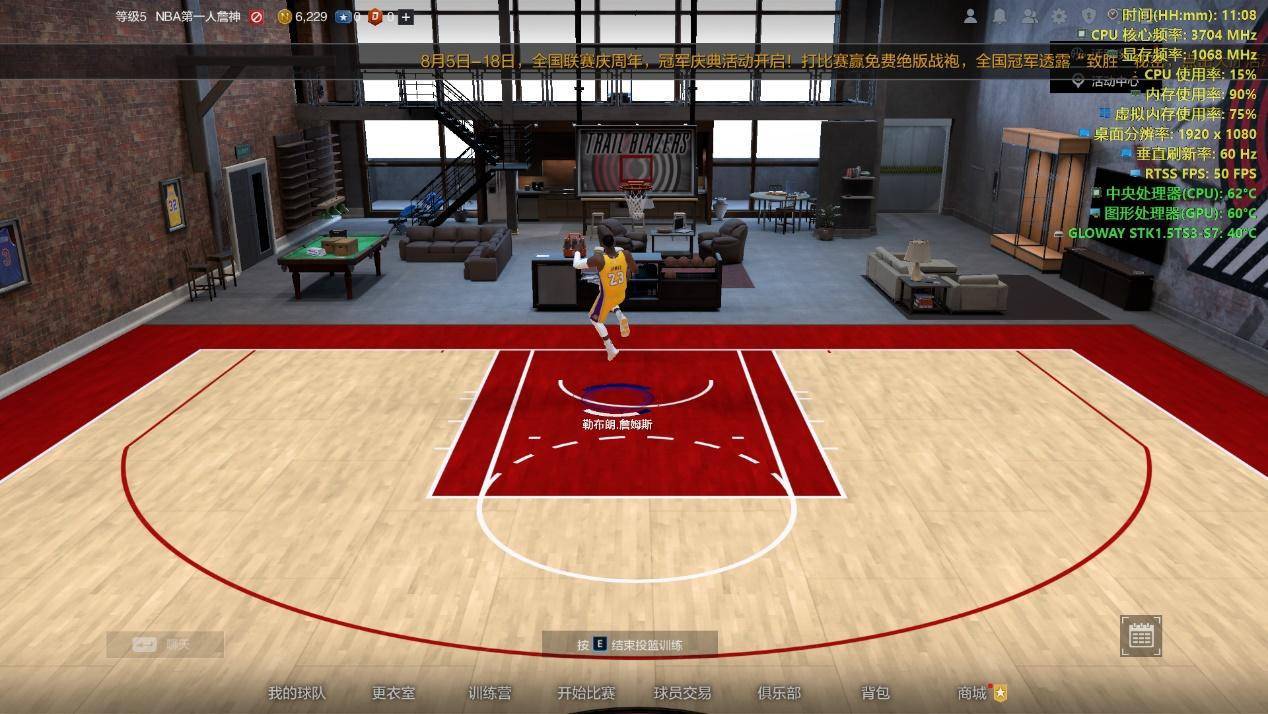Viewport: 1268px width, 714px height.
Task: Open 球员交易 (Player Trade) menu
Action: point(682,692)
